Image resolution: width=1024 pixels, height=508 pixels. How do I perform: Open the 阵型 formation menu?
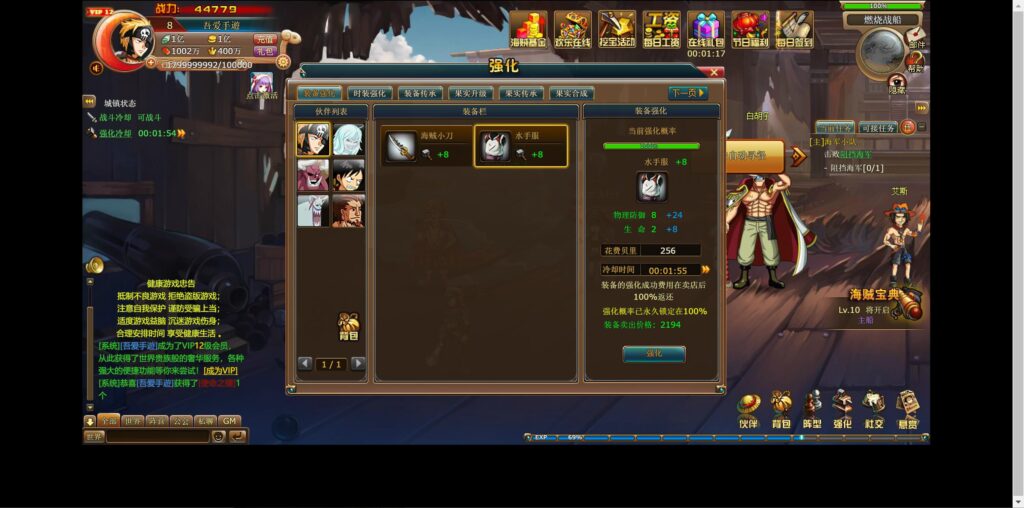[812, 408]
